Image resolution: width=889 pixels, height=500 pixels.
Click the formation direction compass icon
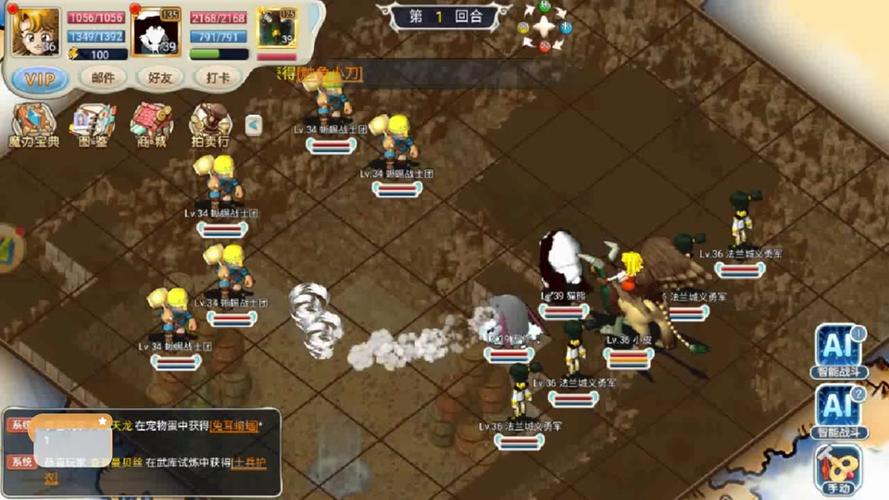tap(544, 28)
